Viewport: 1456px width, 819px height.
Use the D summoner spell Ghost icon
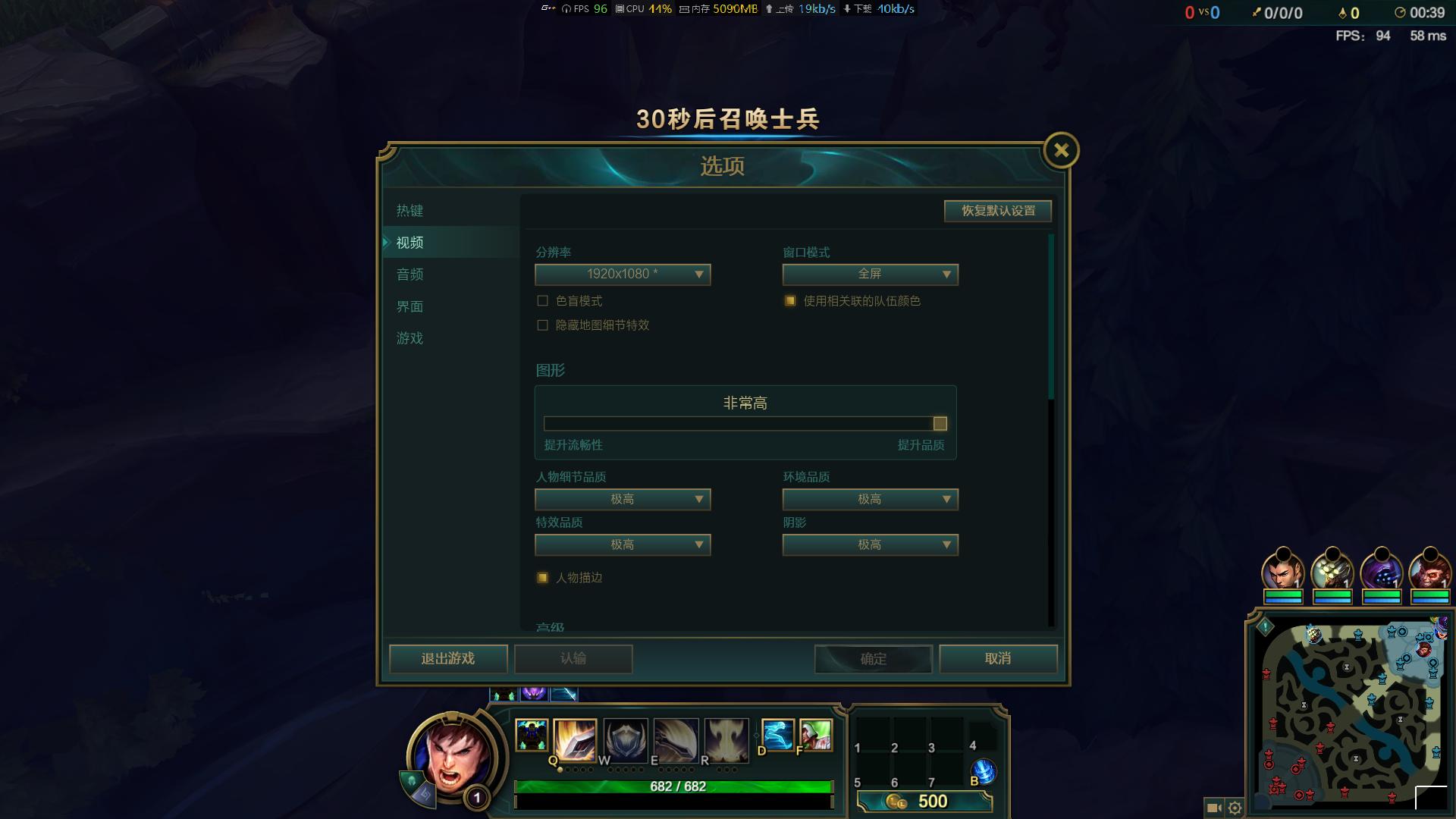[x=777, y=734]
